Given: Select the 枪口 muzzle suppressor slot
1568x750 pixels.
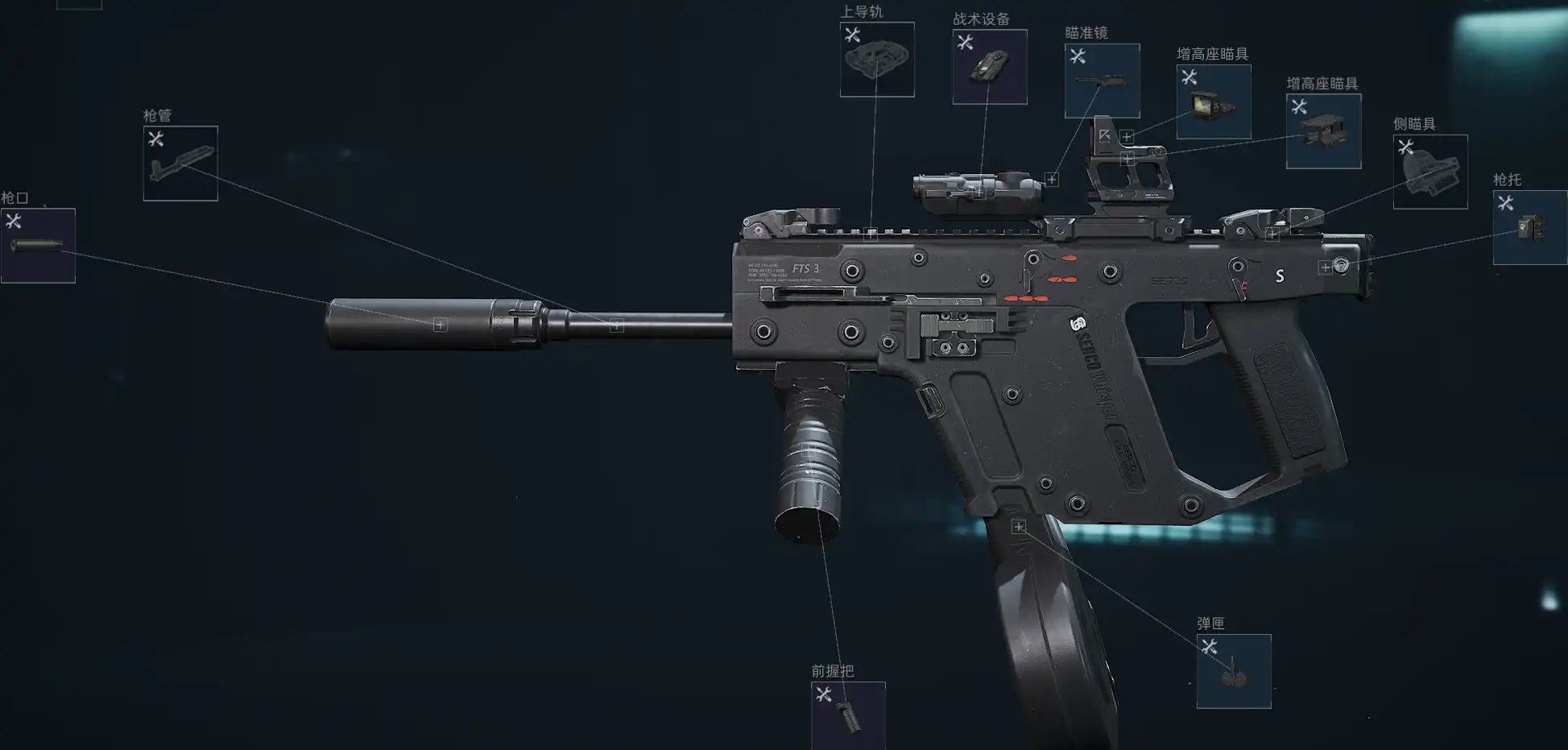Looking at the screenshot, I should [x=38, y=246].
